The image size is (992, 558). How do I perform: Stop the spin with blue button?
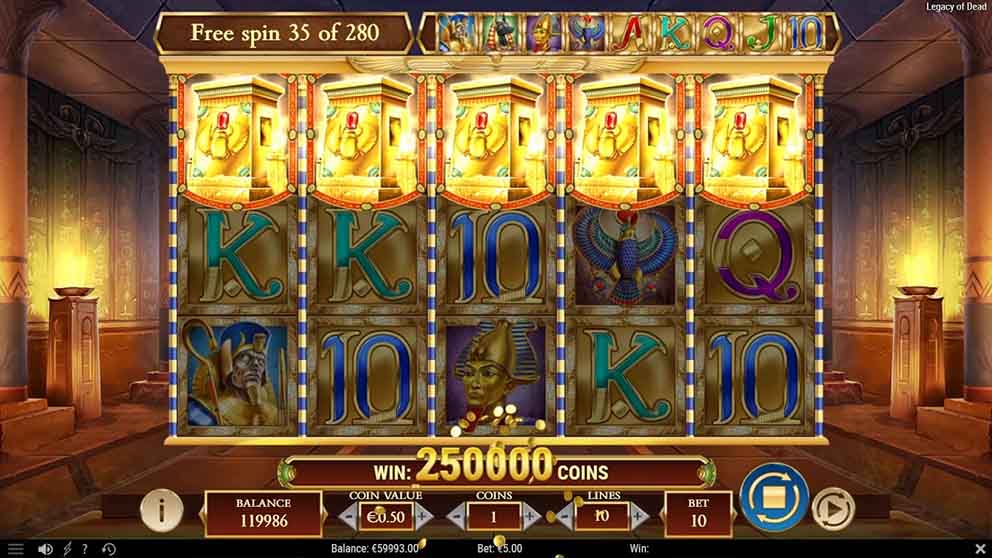pos(773,496)
